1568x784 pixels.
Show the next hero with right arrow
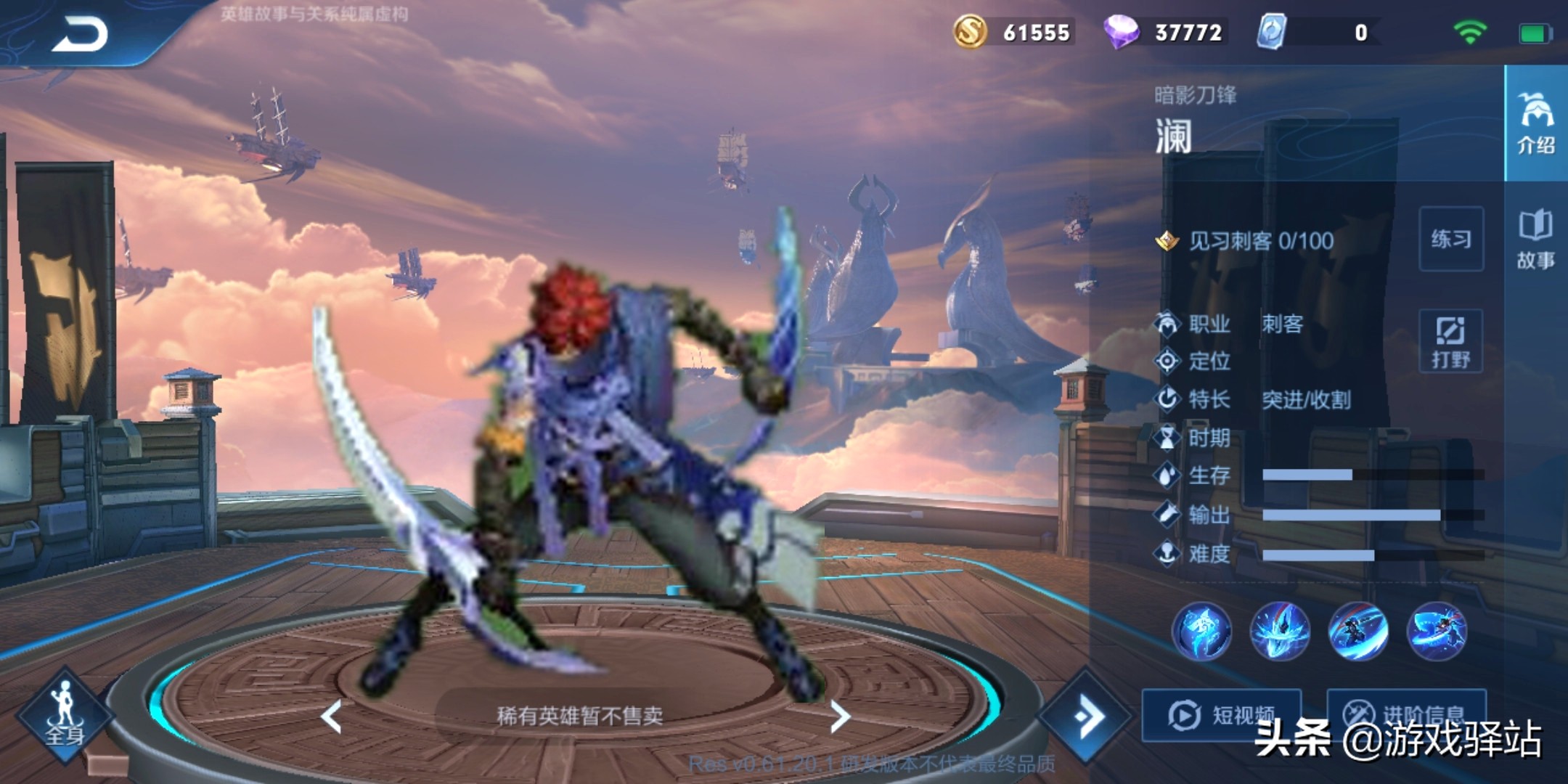[x=840, y=716]
